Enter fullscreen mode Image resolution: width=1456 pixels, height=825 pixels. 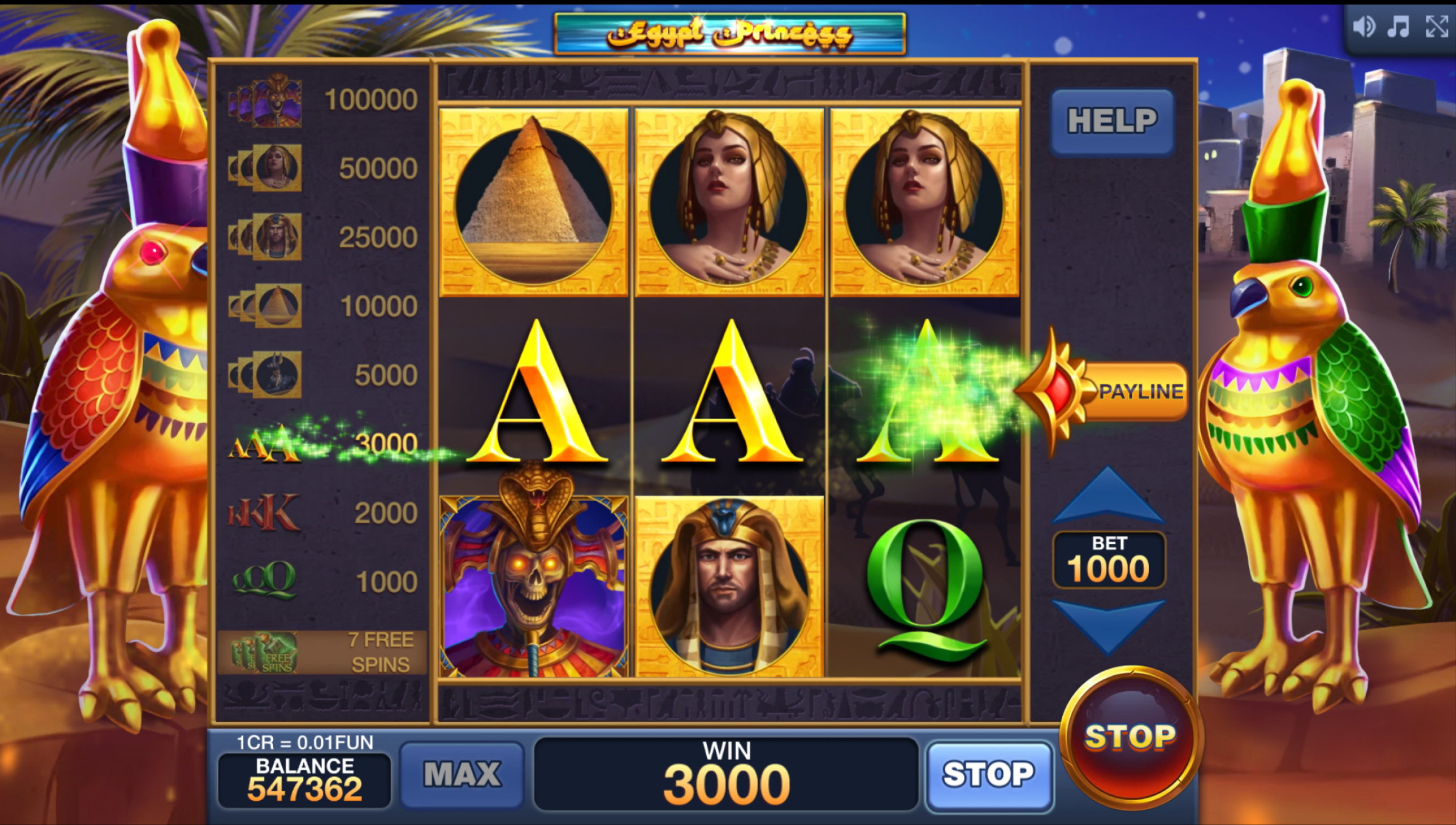click(x=1437, y=27)
